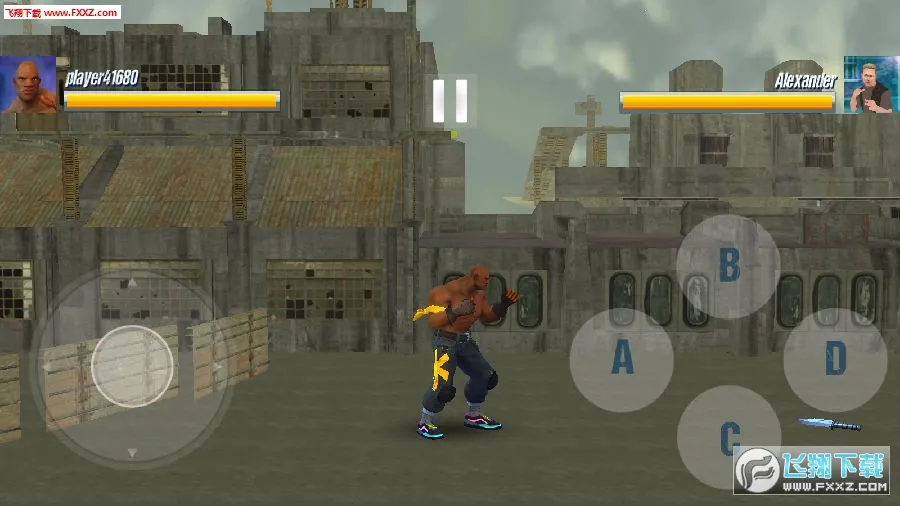Click the joystick's down arrow

tap(132, 453)
